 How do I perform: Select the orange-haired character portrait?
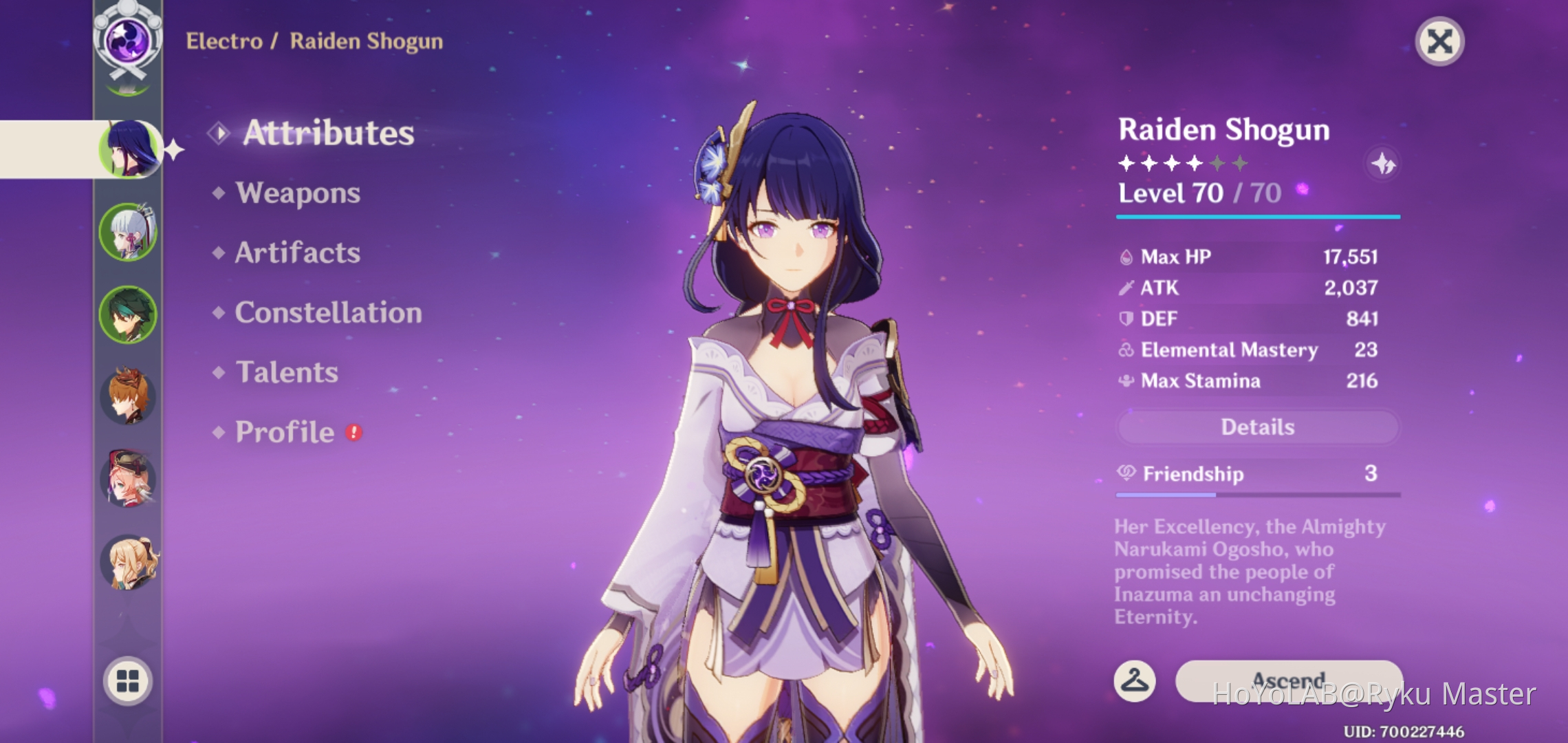click(x=129, y=397)
